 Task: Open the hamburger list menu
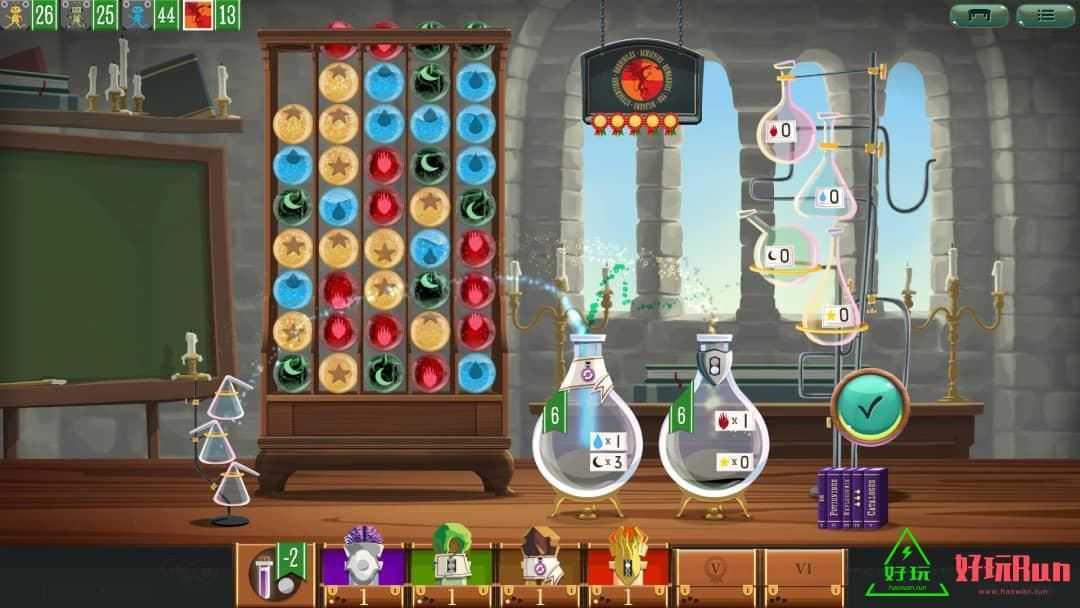pos(1045,15)
